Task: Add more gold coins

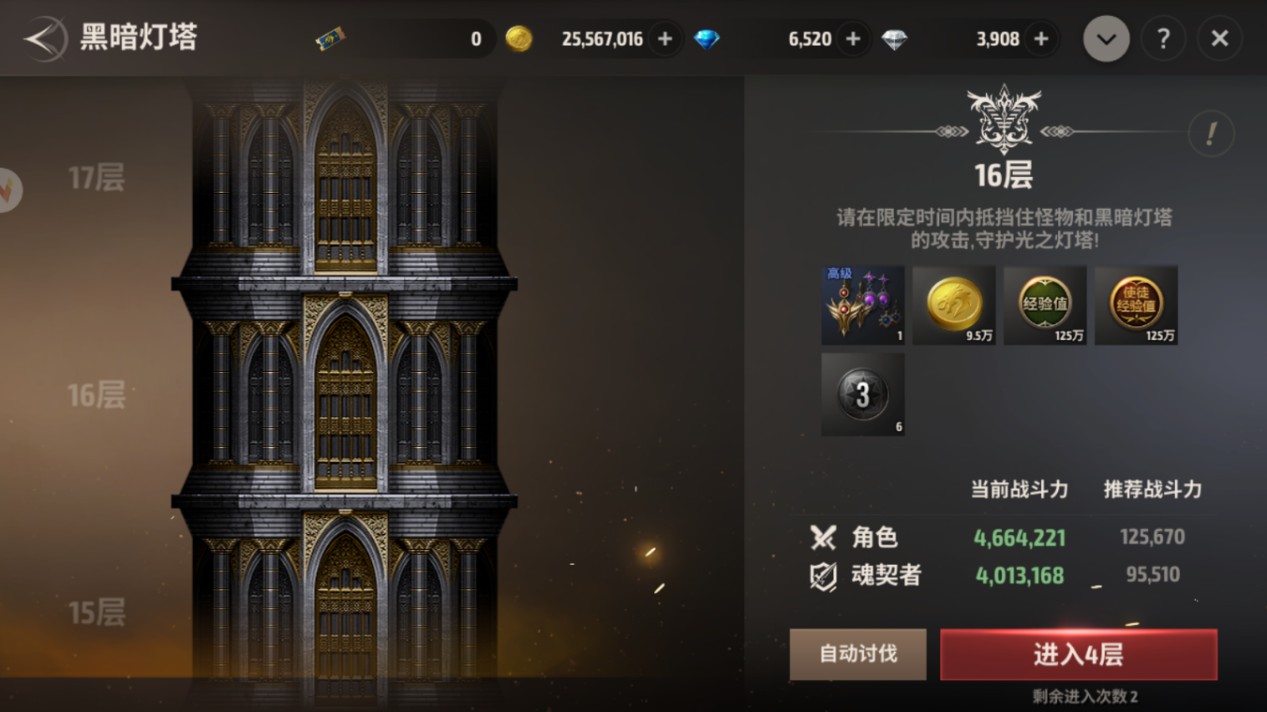Action: (x=665, y=39)
